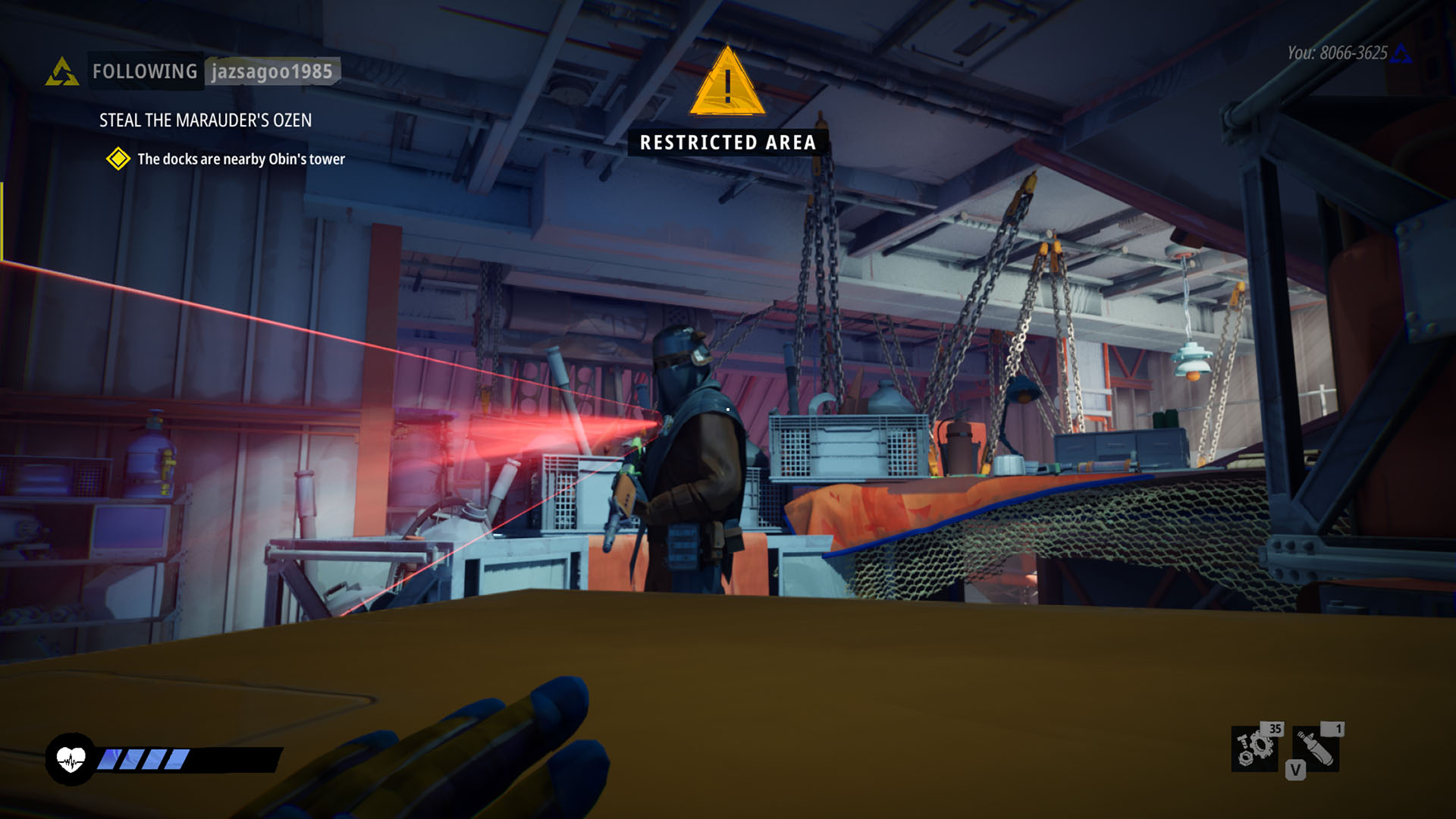The width and height of the screenshot is (1456, 819).
Task: Click the yellow diamond objective marker
Action: coord(118,158)
